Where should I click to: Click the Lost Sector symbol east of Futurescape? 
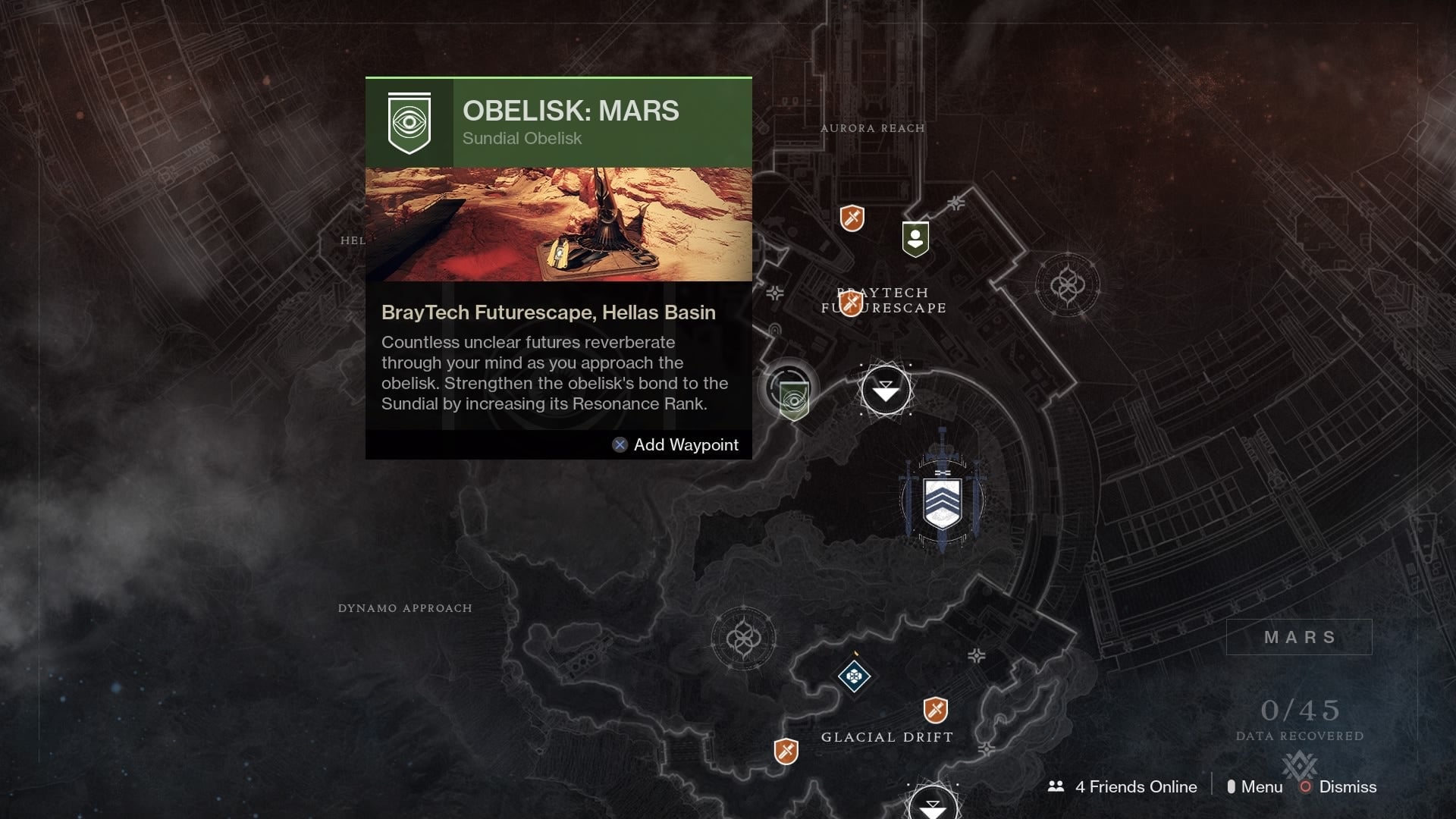pos(1067,286)
